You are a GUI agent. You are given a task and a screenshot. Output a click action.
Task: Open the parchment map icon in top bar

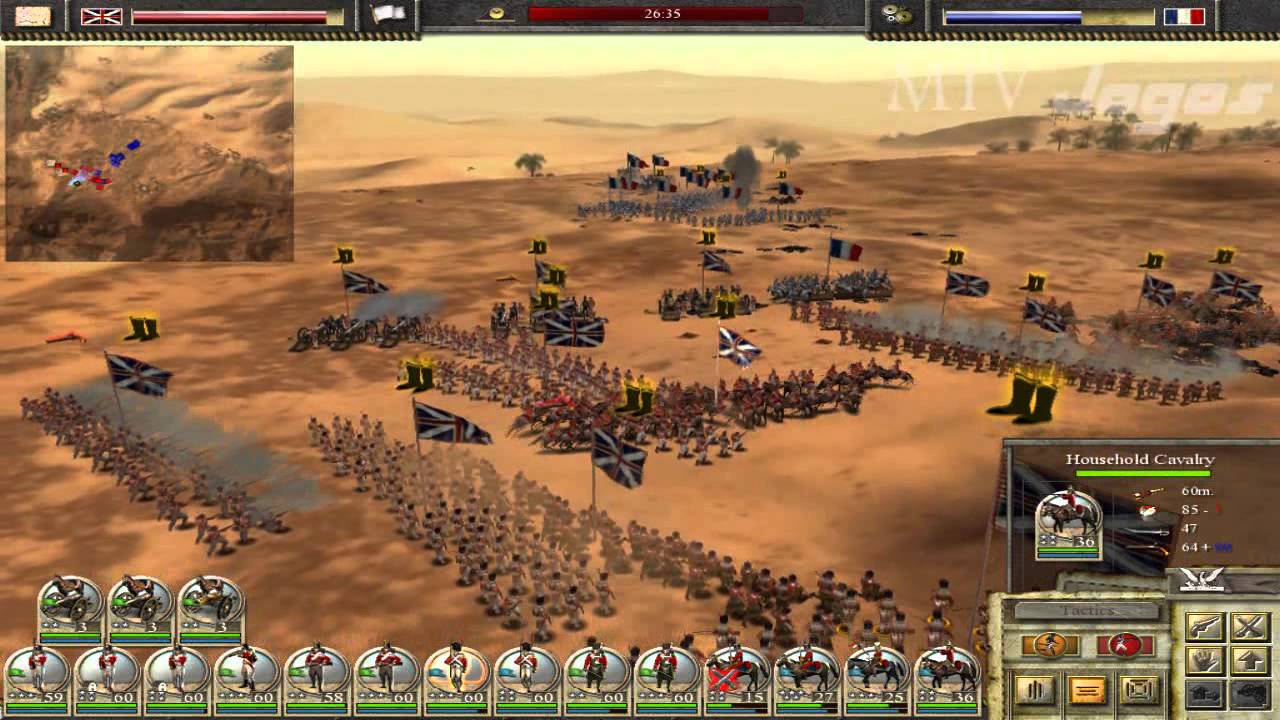pos(33,16)
